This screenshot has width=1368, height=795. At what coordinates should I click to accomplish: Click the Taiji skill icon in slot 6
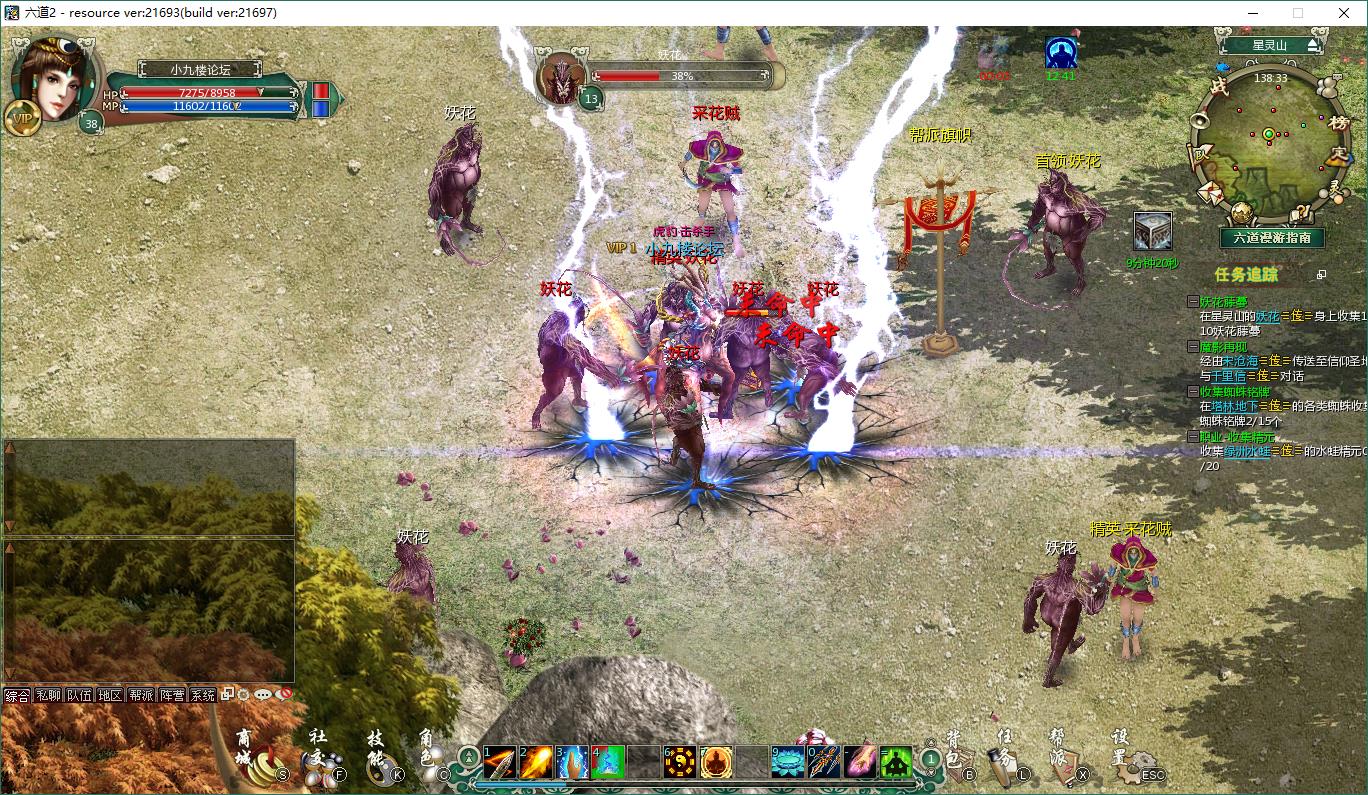point(679,762)
